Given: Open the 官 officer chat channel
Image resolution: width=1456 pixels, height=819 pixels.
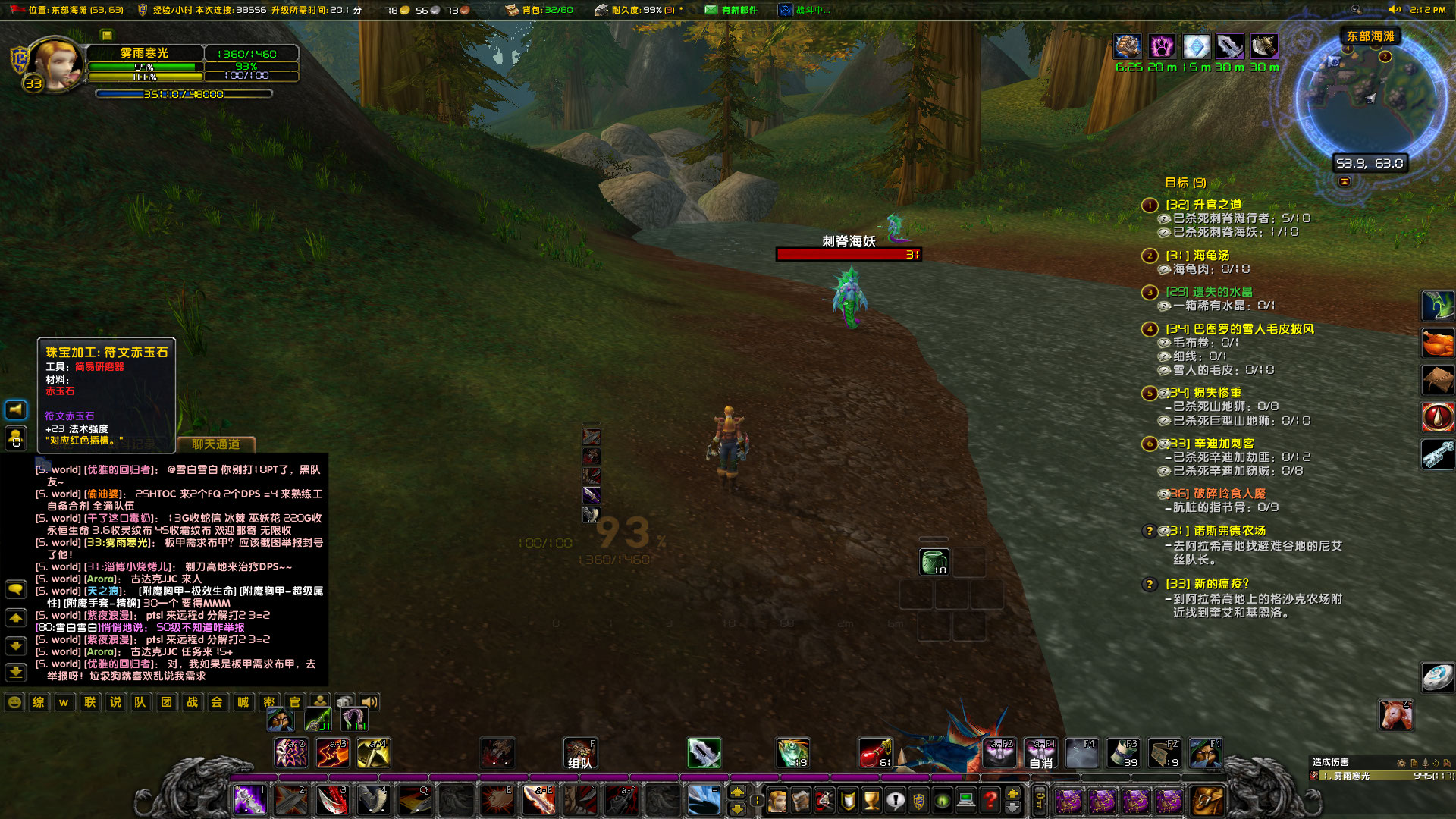Looking at the screenshot, I should [x=295, y=701].
